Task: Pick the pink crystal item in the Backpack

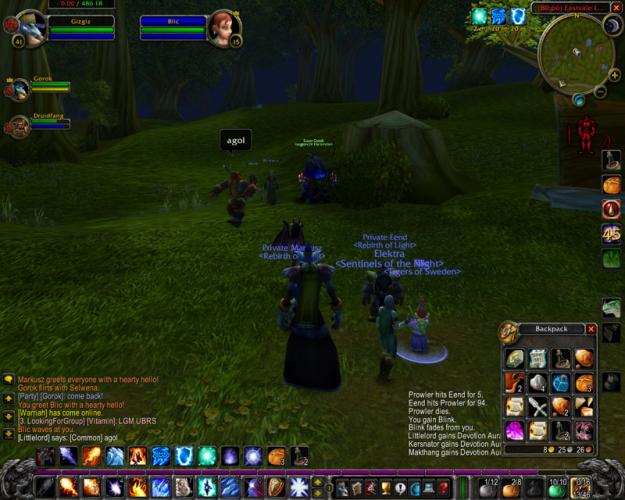Action: coord(514,430)
